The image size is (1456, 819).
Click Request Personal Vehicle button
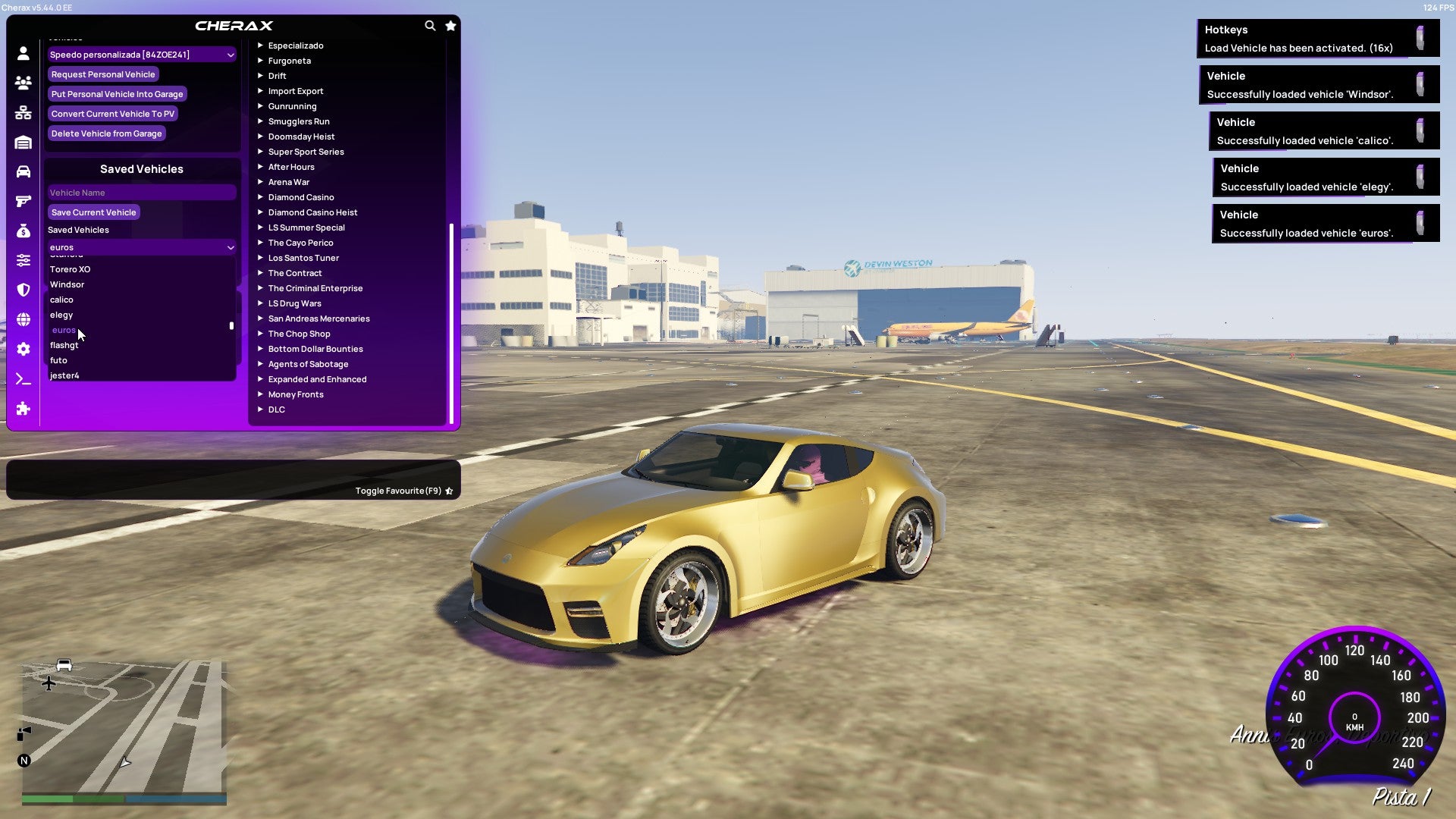click(x=103, y=74)
